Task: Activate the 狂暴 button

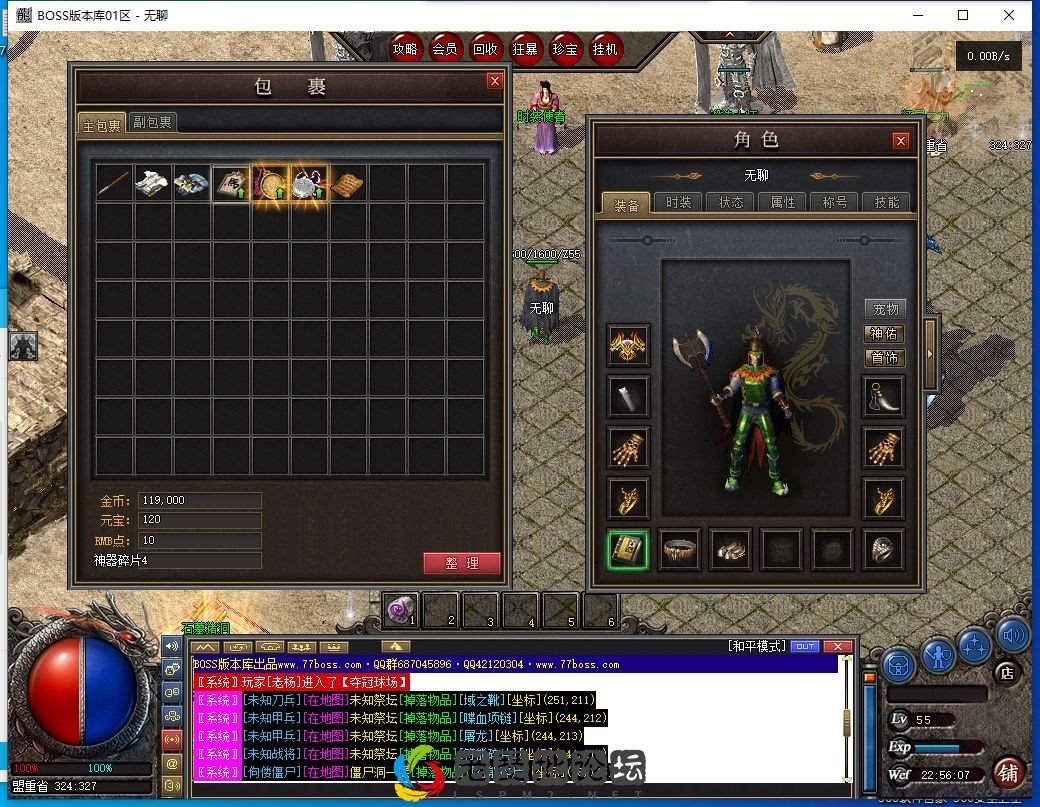Action: click(x=525, y=48)
